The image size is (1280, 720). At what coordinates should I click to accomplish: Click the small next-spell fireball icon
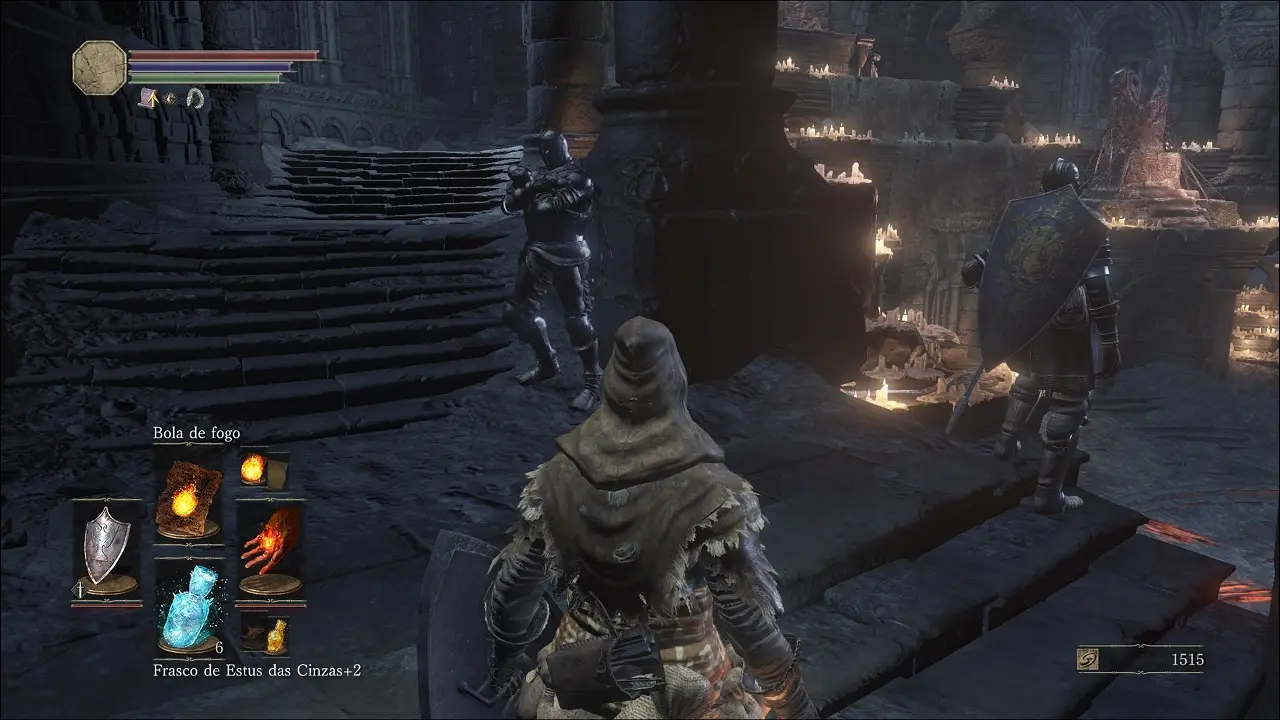tap(254, 468)
